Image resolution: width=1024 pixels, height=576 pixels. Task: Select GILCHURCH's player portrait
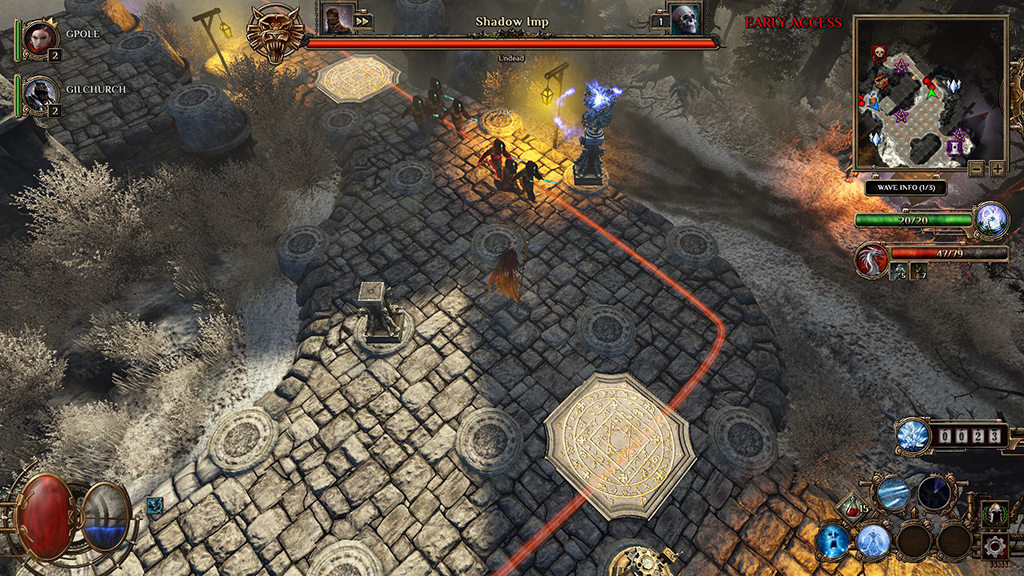(41, 93)
